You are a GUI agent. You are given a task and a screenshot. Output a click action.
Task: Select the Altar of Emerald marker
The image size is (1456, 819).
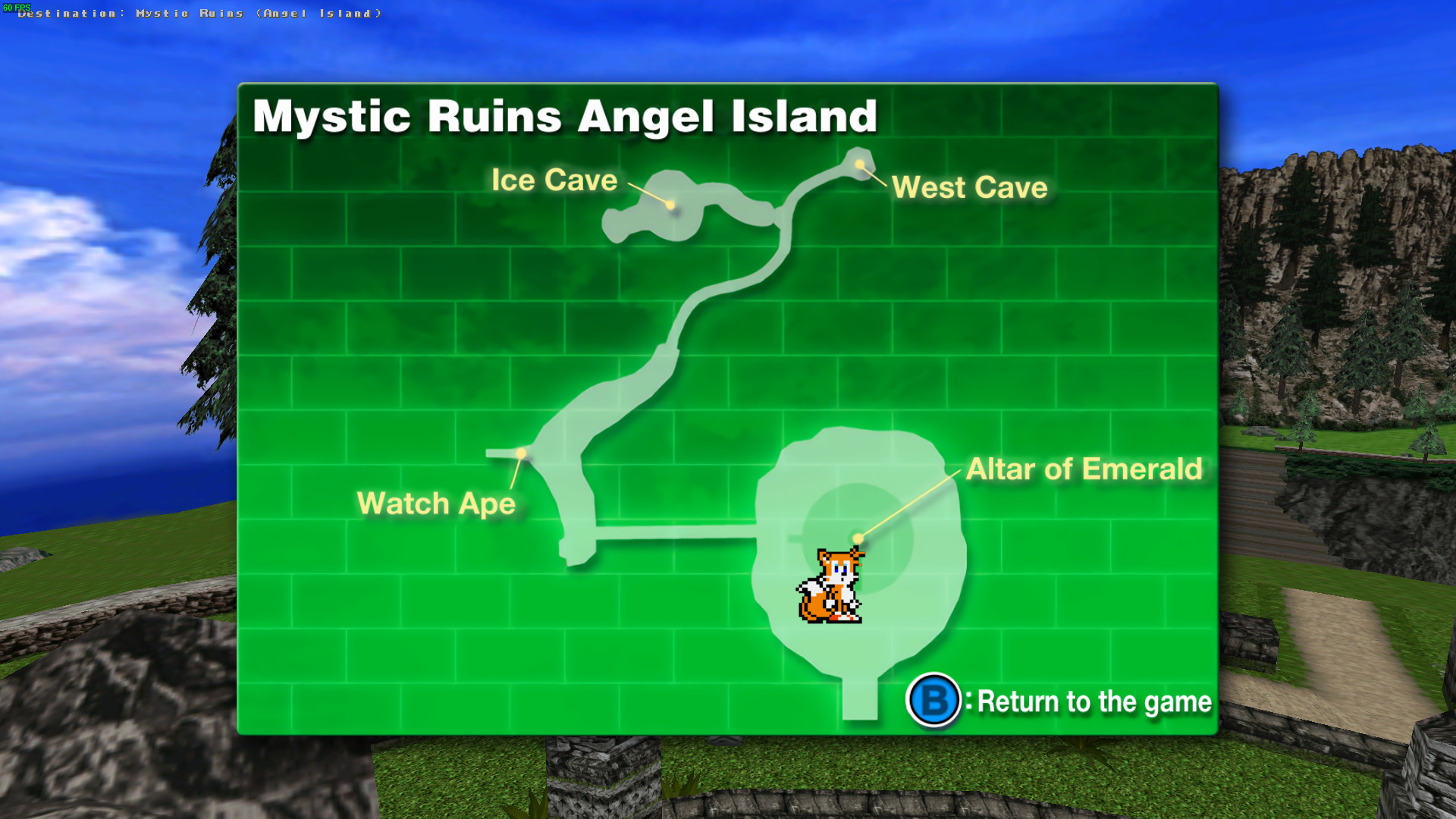click(857, 536)
